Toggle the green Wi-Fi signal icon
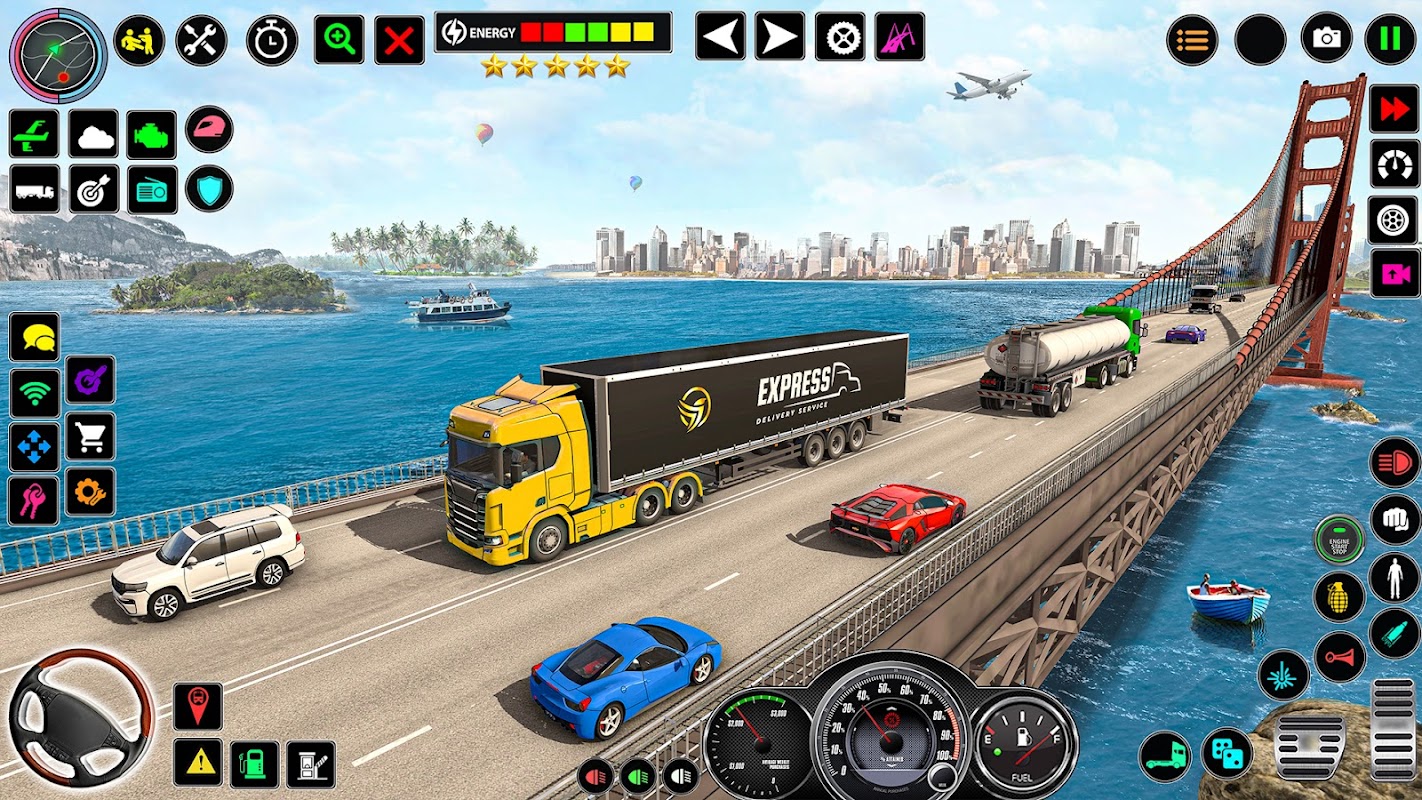The width and height of the screenshot is (1422, 800). click(34, 393)
